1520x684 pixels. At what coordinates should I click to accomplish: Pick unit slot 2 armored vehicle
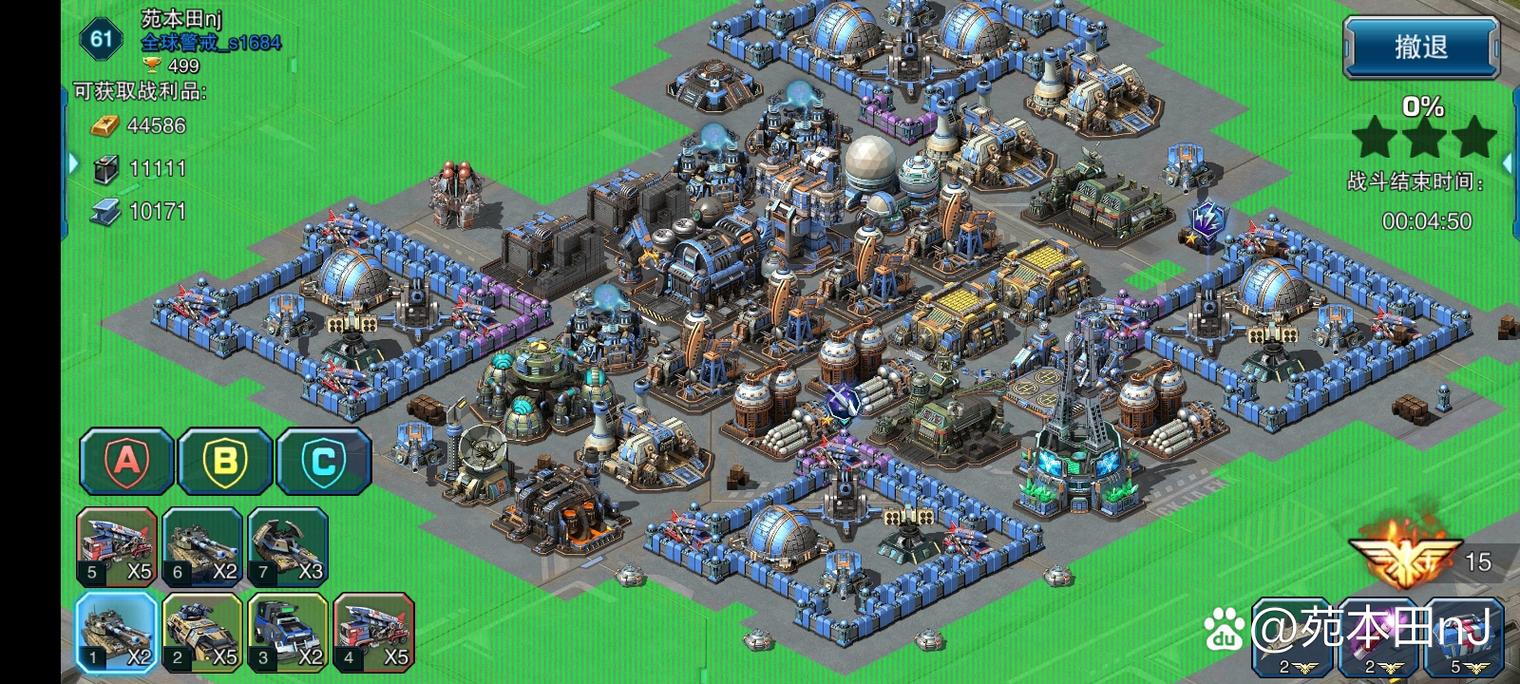[202, 632]
